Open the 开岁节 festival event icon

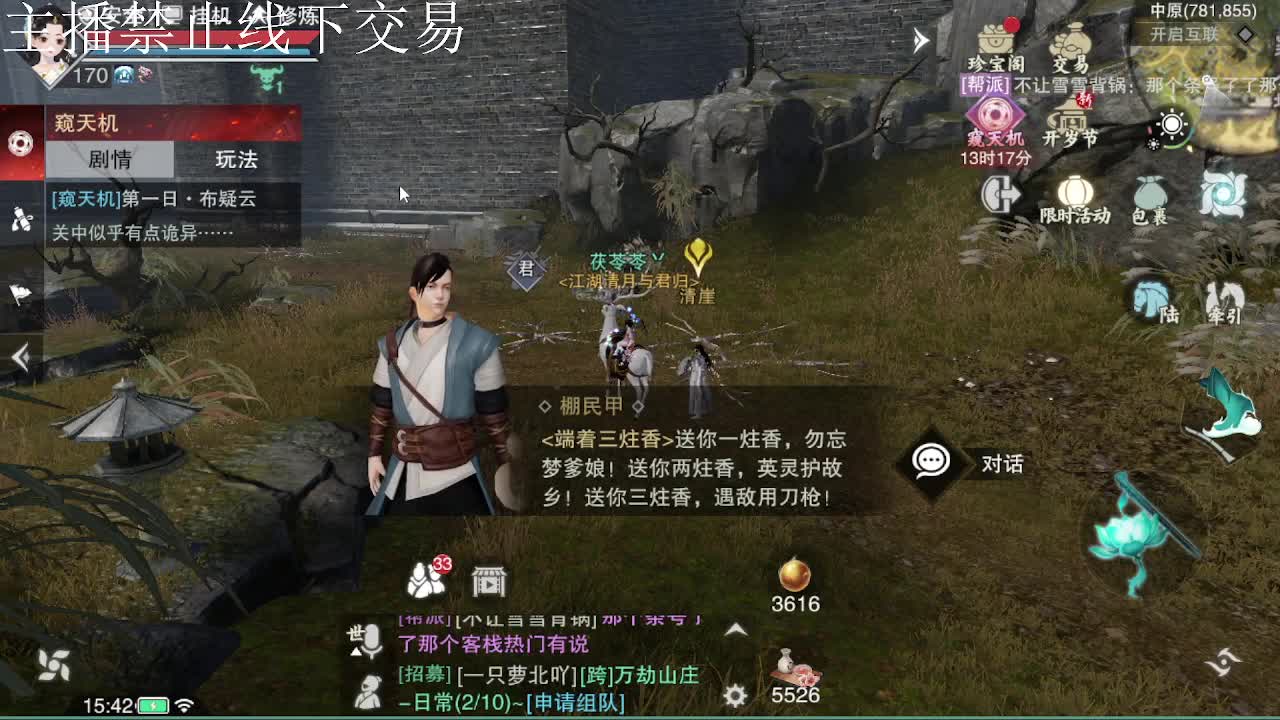click(1068, 120)
